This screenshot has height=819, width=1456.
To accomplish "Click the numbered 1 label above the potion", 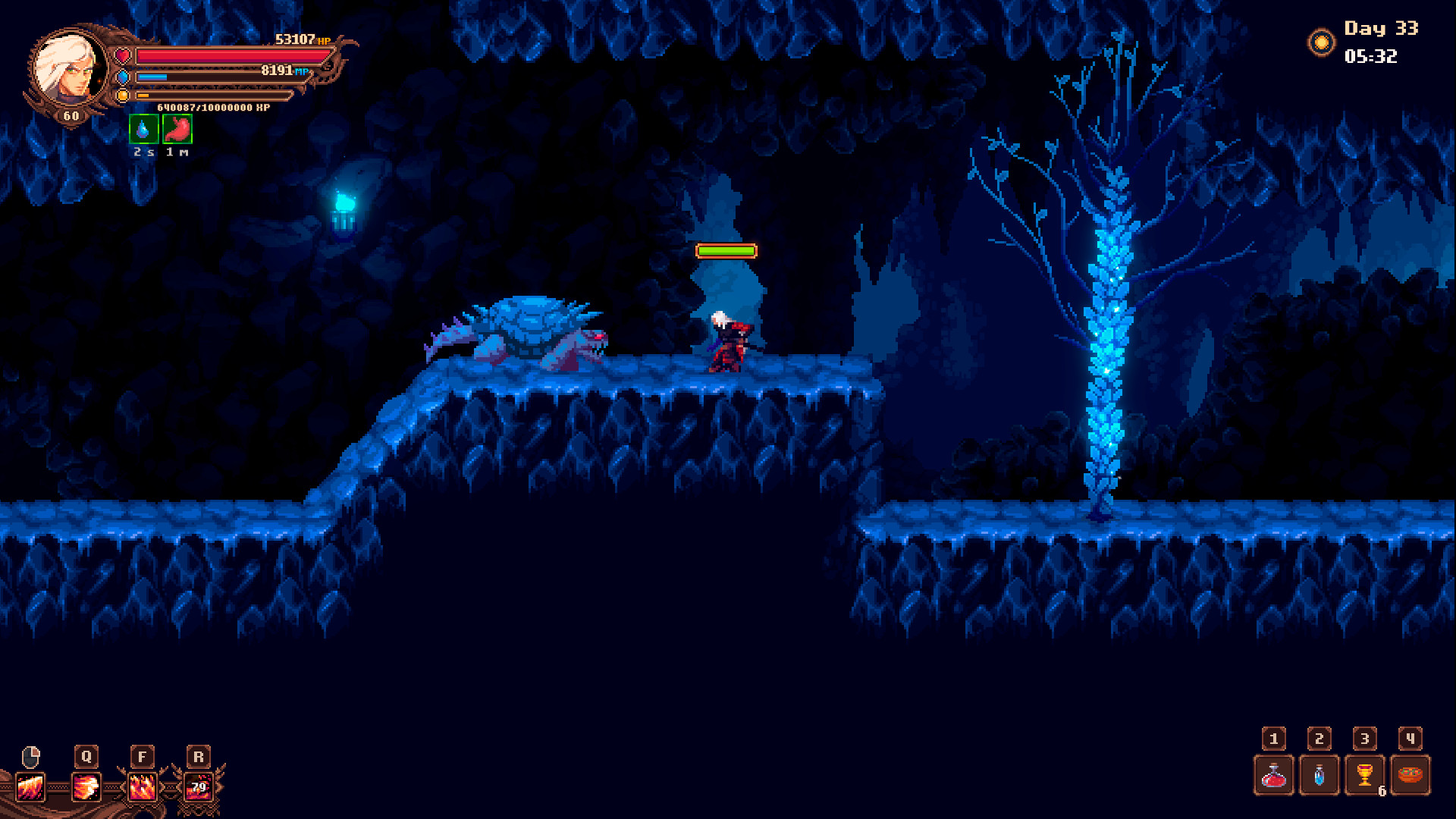I will point(1274,737).
